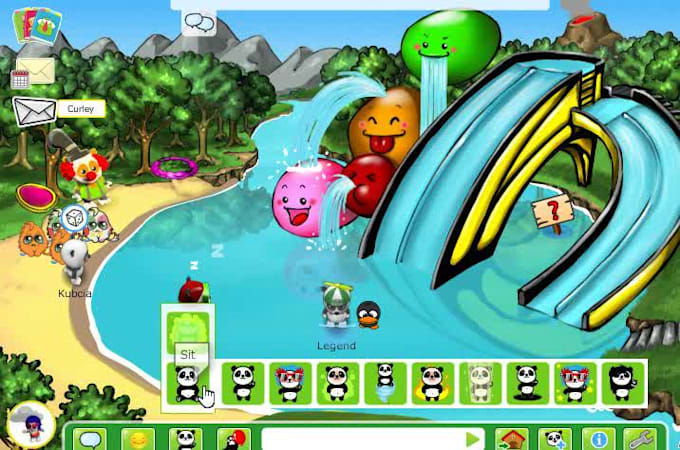Open the calendar envelope icon
The width and height of the screenshot is (680, 450).
[x=33, y=73]
